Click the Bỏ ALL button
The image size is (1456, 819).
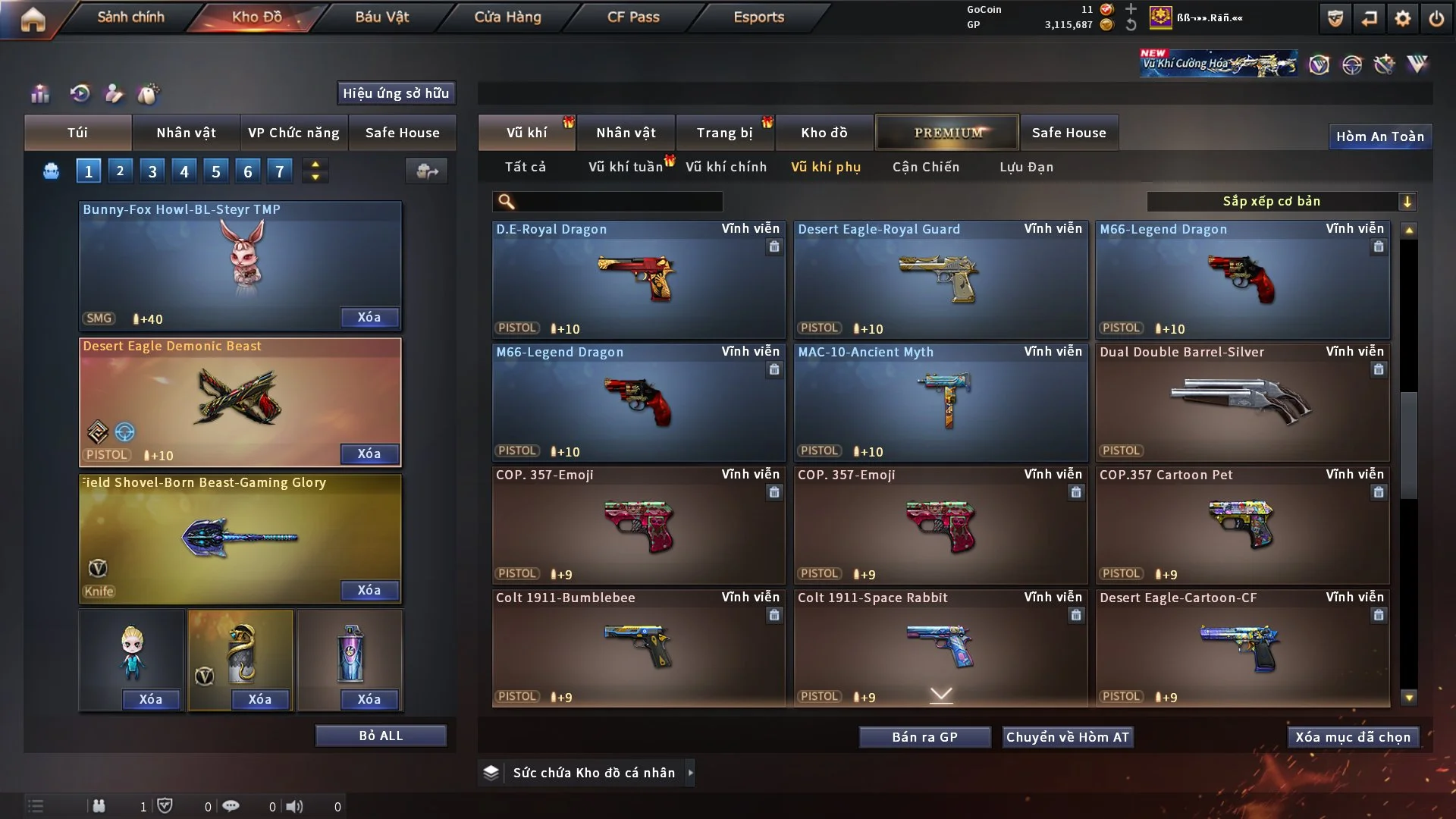click(x=381, y=736)
